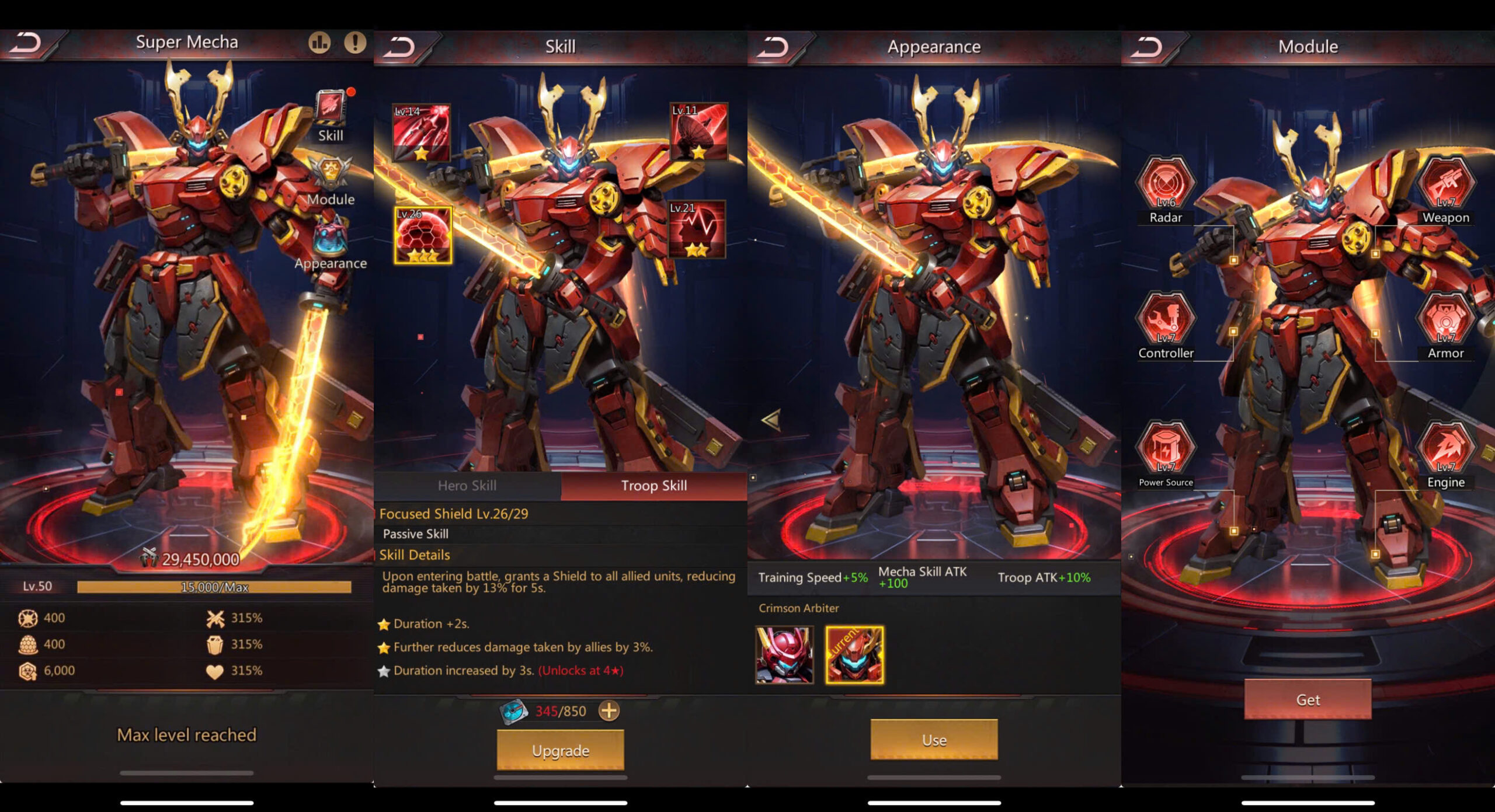Select the Lv.21 heartbeat skill icon

pos(697,229)
